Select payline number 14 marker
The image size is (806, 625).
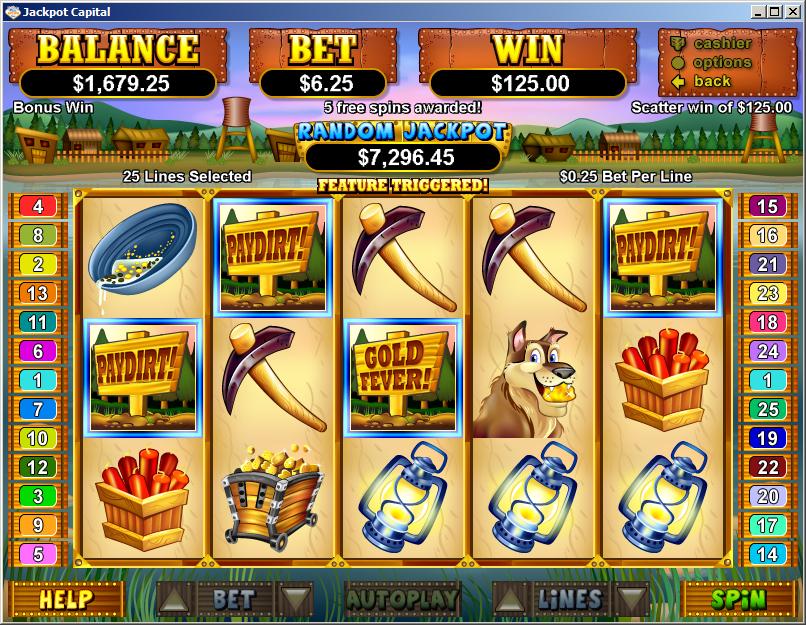768,554
